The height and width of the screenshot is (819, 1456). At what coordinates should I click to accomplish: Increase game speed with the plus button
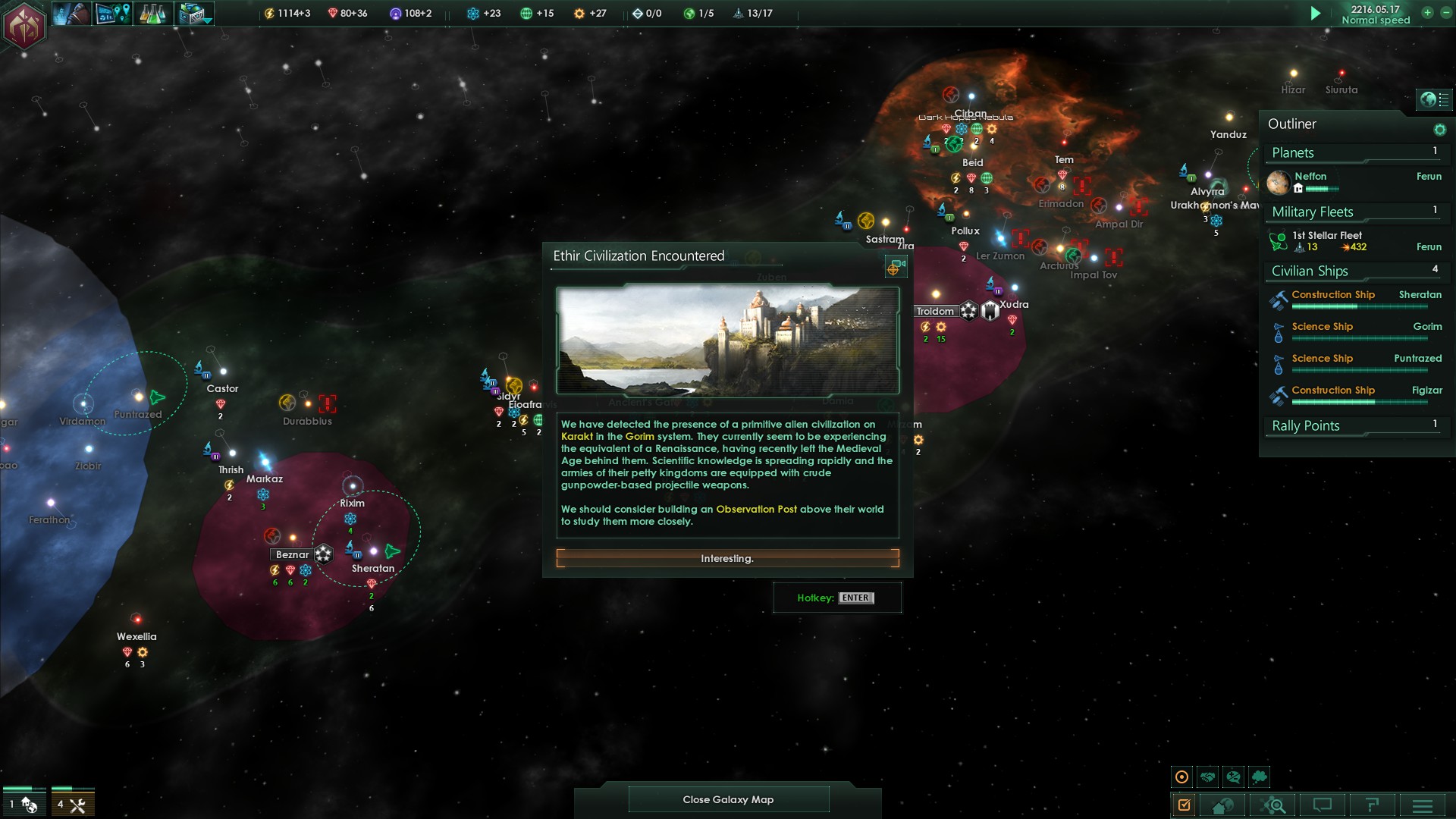1427,12
